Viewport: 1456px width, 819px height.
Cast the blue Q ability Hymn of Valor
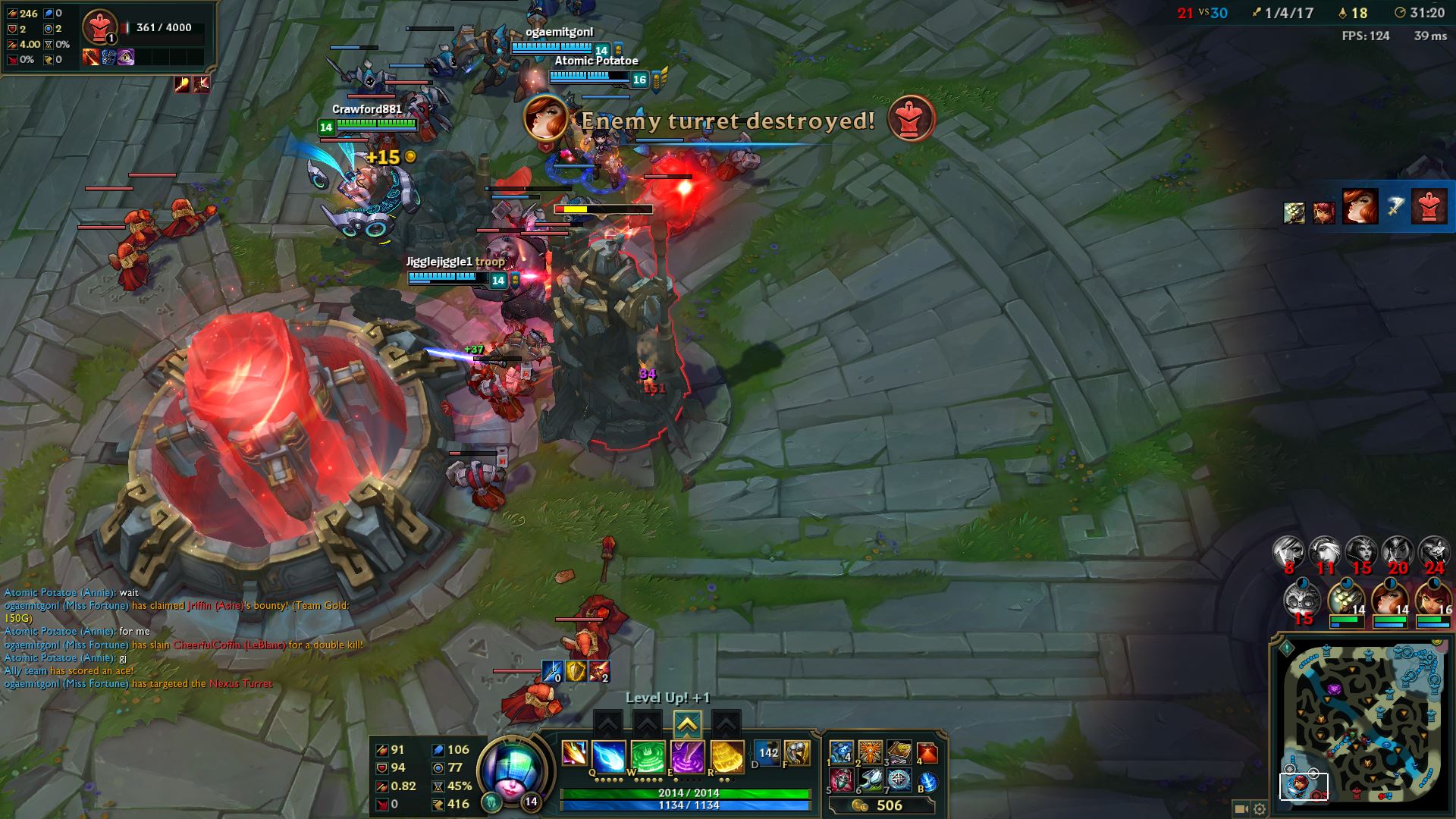[x=609, y=756]
